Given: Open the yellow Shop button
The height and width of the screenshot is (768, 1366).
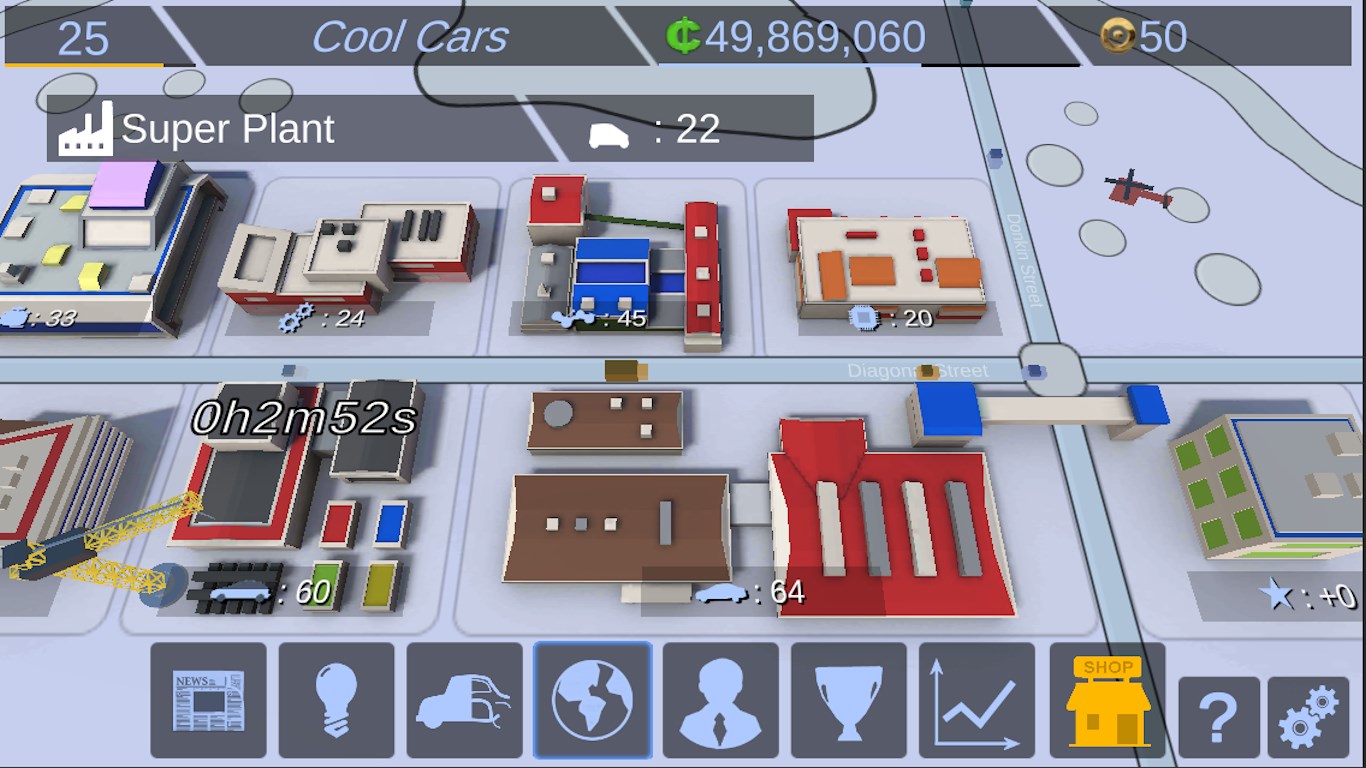Looking at the screenshot, I should pos(1107,700).
